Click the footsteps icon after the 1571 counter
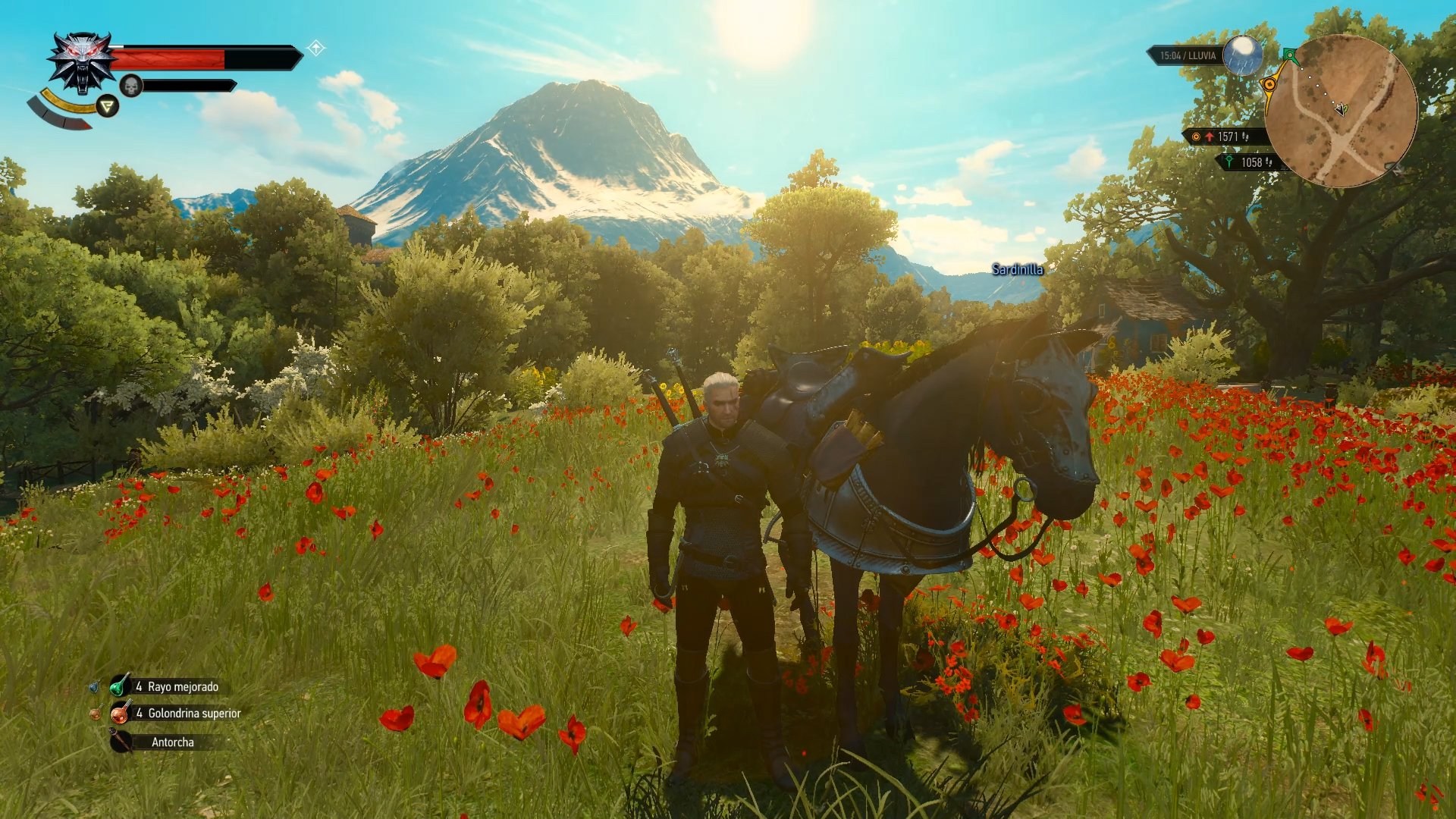The width and height of the screenshot is (1456, 819). [x=1247, y=137]
